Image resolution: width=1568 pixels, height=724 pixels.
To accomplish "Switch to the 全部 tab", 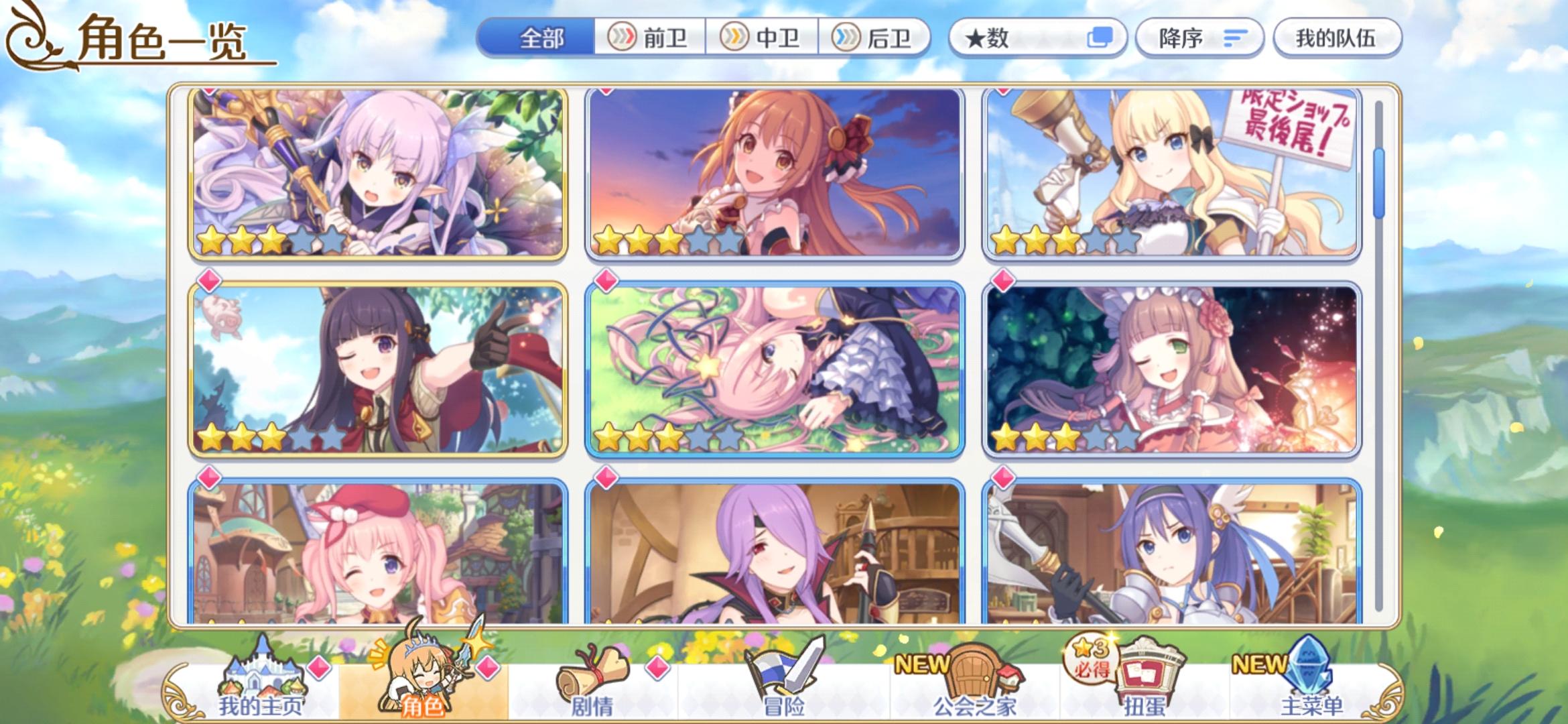I will coord(543,38).
